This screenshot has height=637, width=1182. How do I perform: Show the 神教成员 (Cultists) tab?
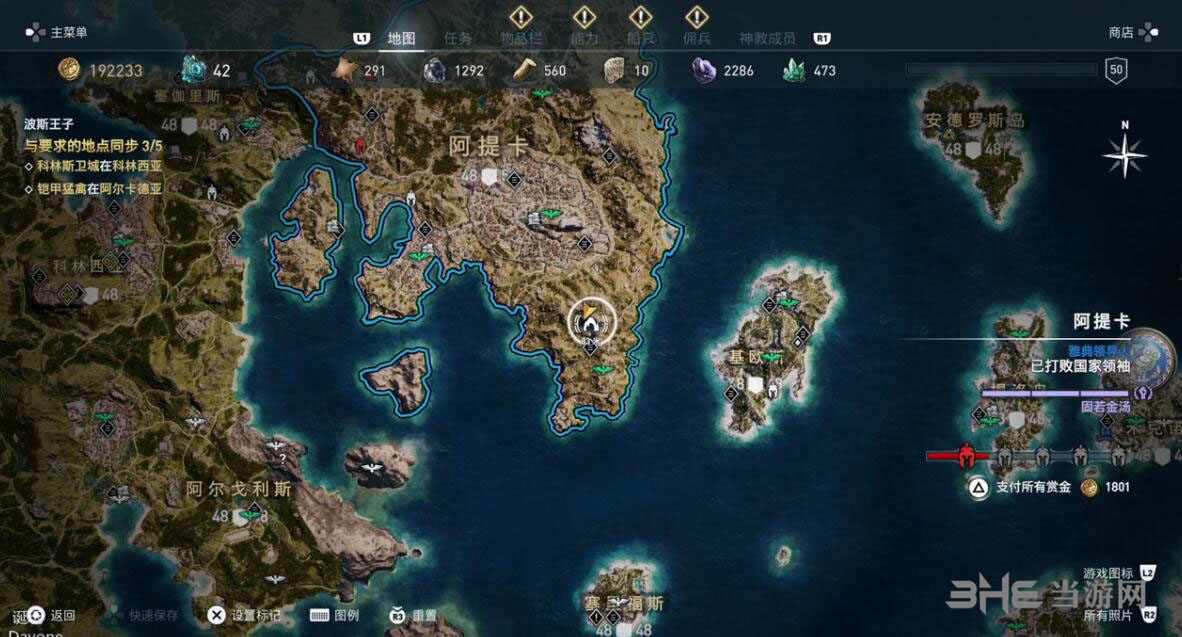[767, 39]
